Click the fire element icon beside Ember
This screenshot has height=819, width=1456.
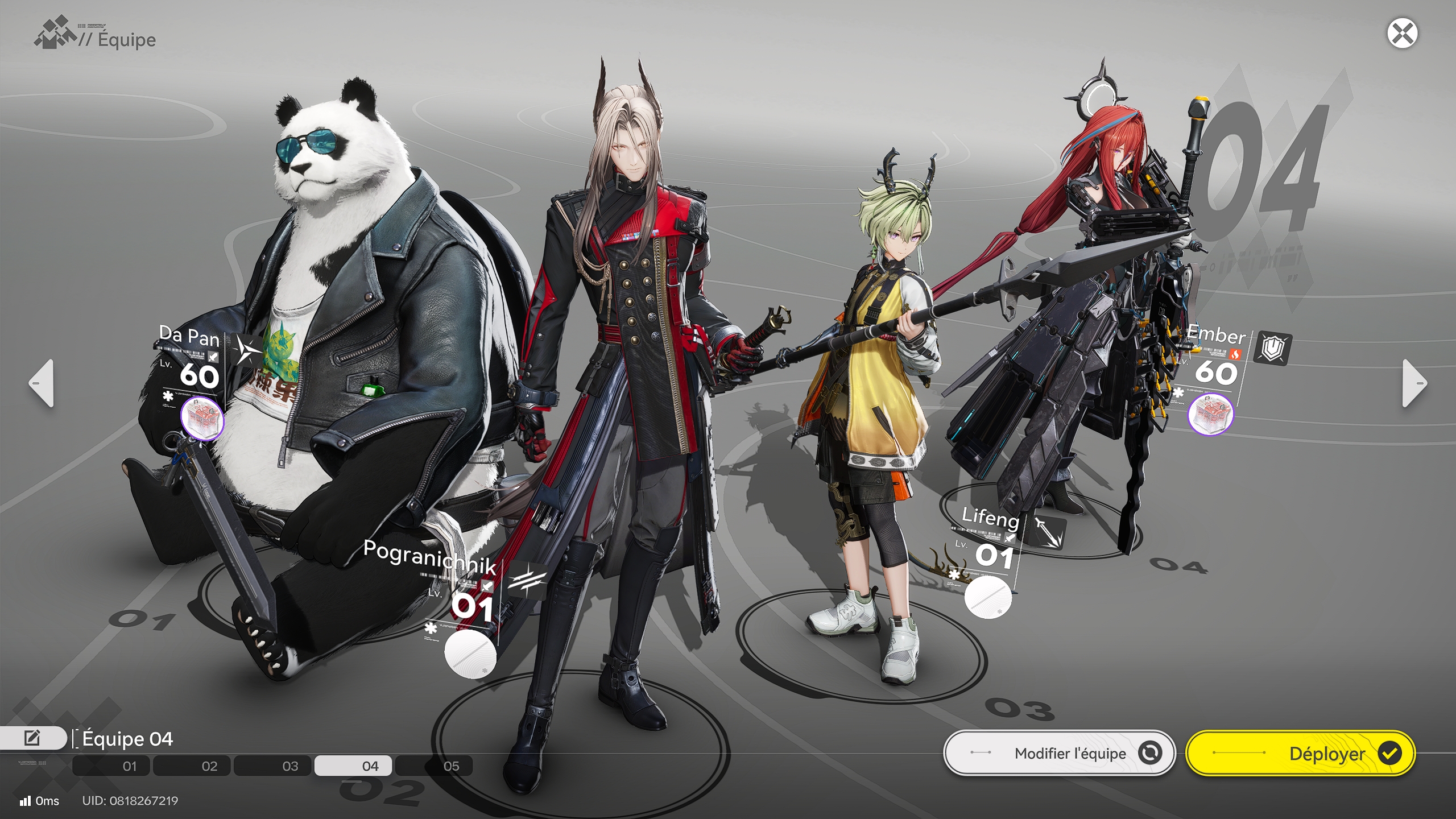pyautogui.click(x=1235, y=355)
